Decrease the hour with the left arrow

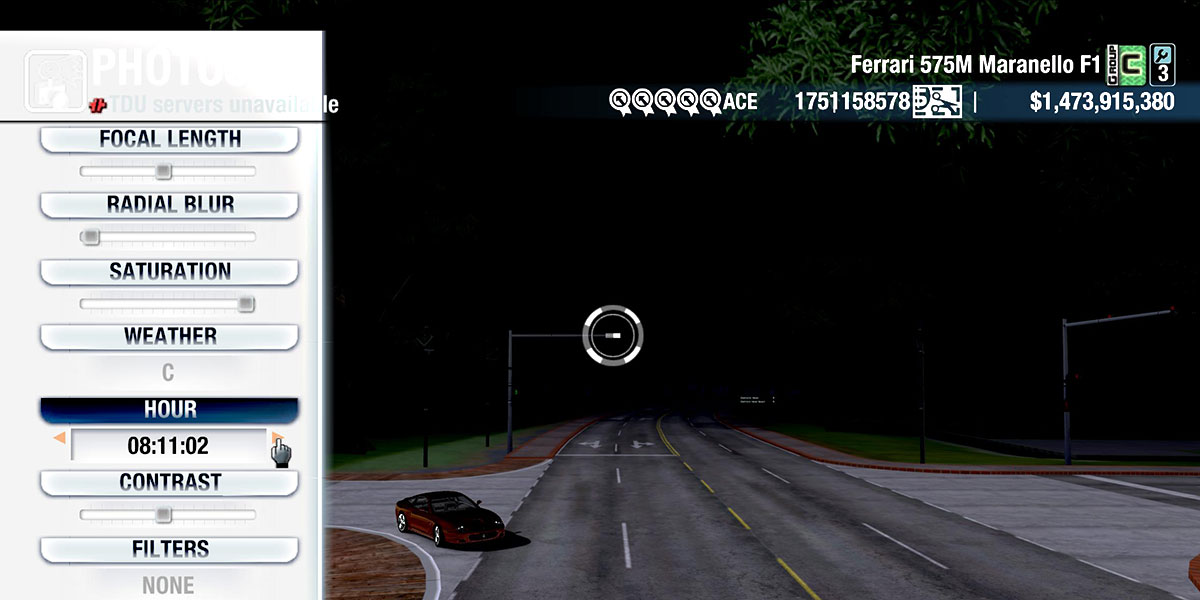[60, 438]
